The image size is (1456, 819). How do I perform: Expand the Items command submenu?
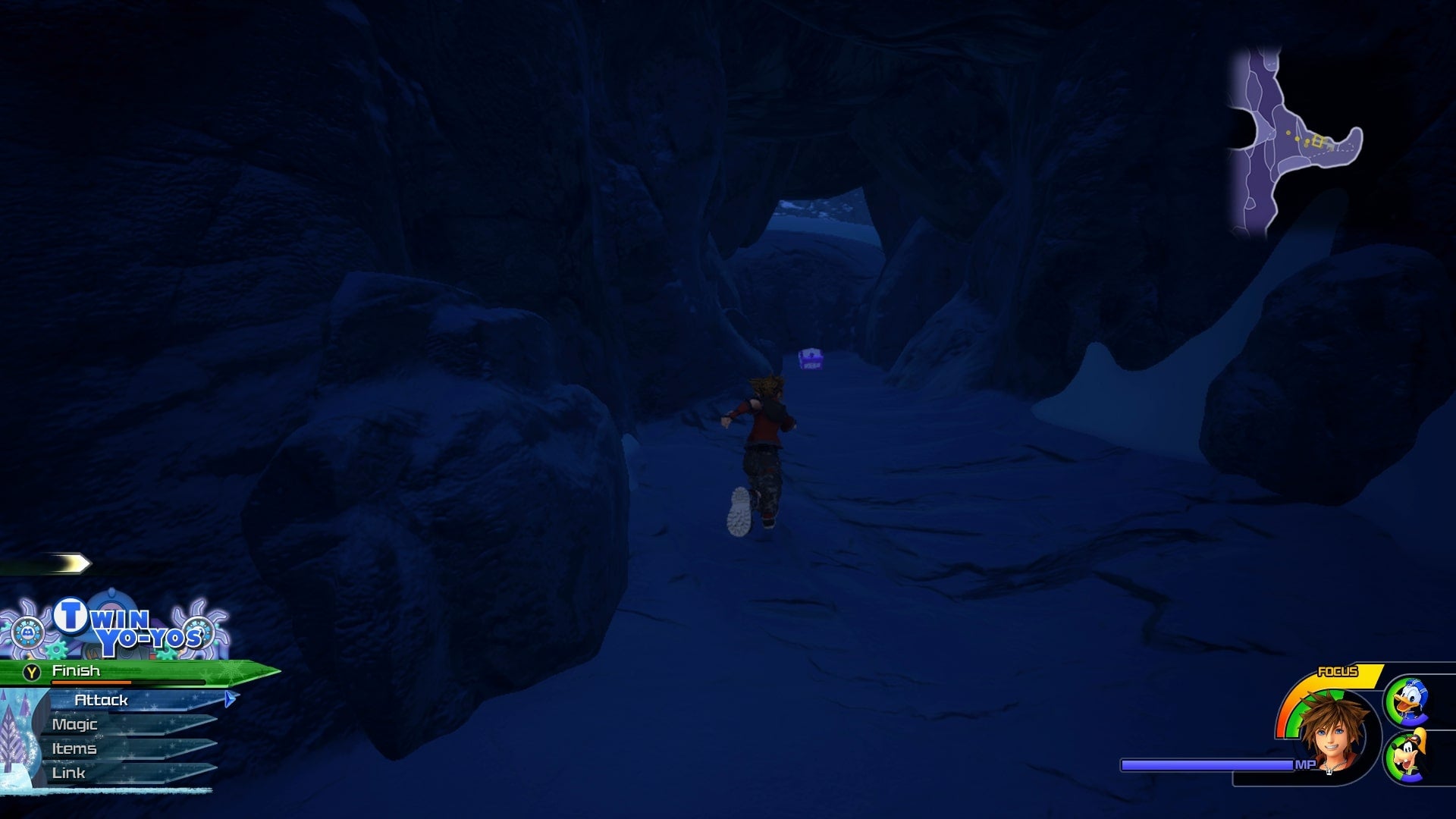pos(74,748)
